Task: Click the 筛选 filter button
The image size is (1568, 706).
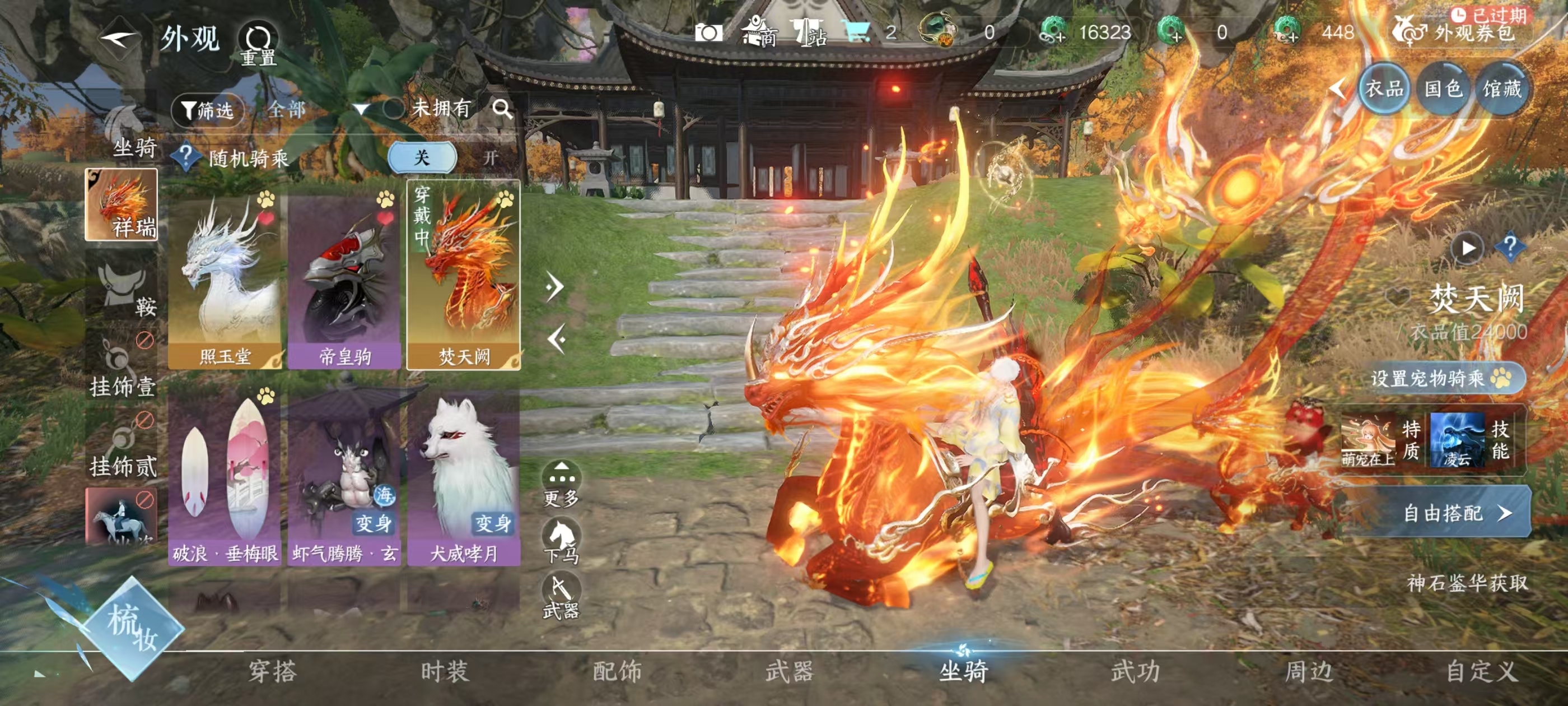Action: point(209,109)
